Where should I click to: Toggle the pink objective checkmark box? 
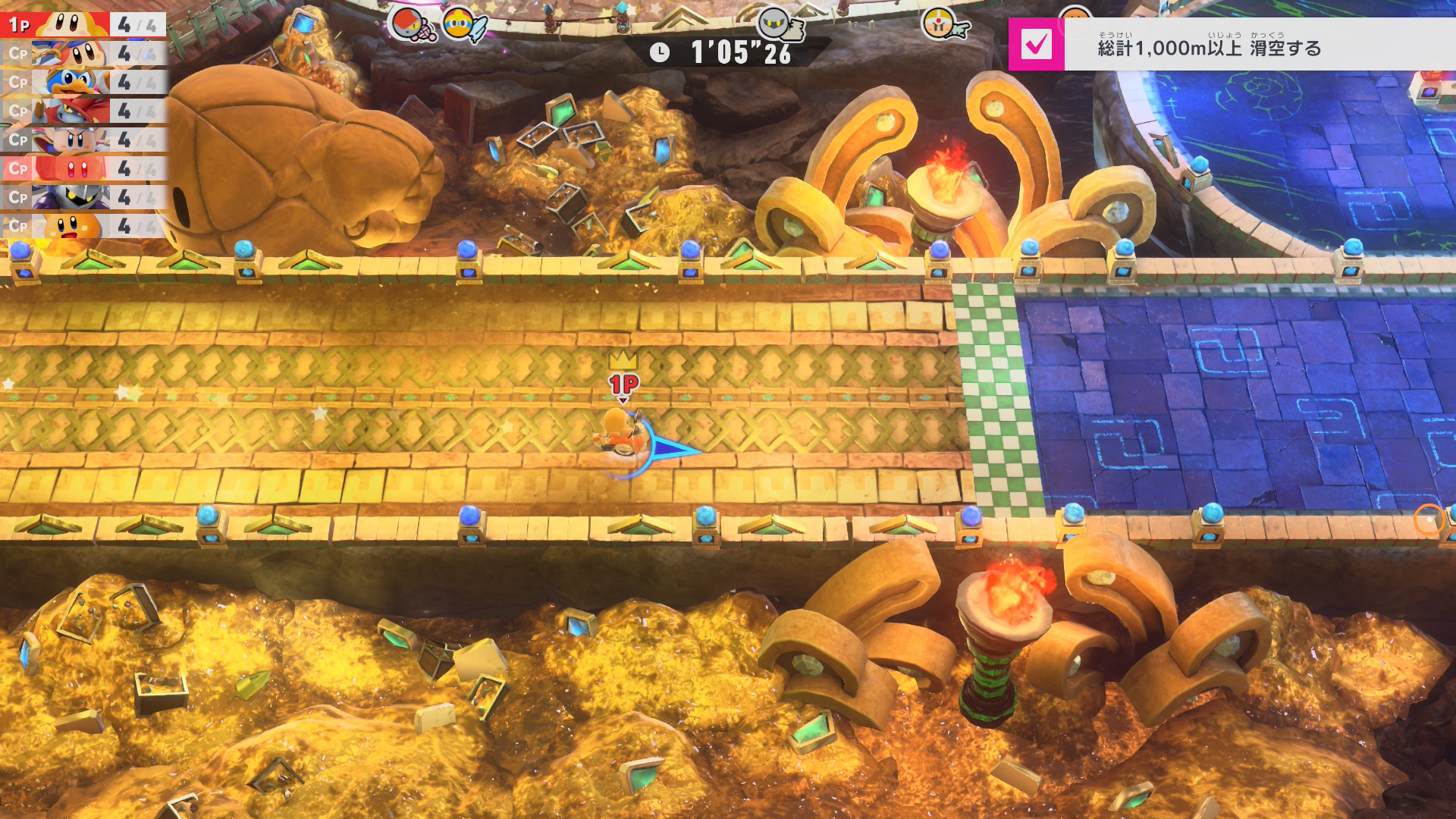pos(1036,45)
